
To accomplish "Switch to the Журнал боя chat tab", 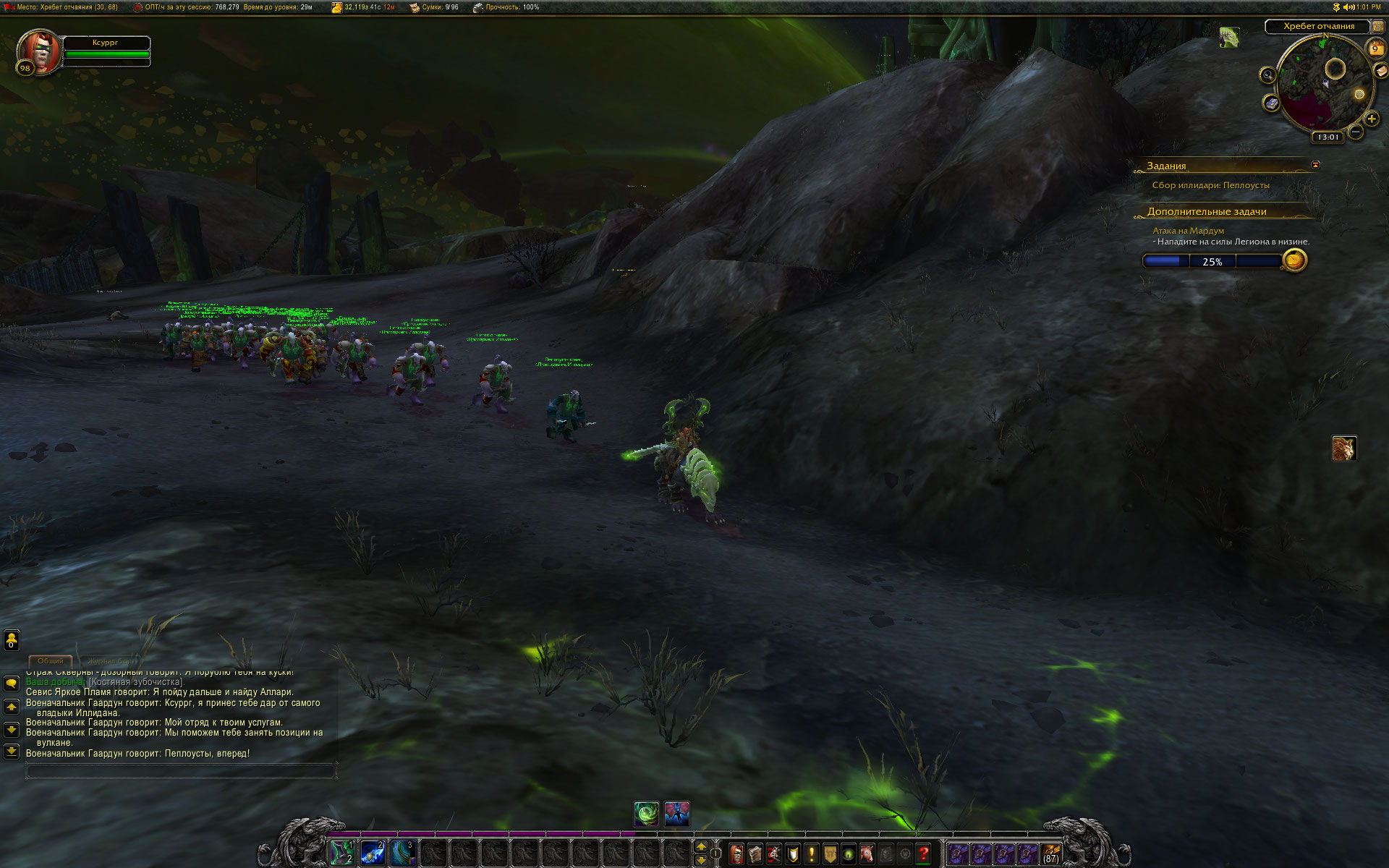I will (111, 661).
